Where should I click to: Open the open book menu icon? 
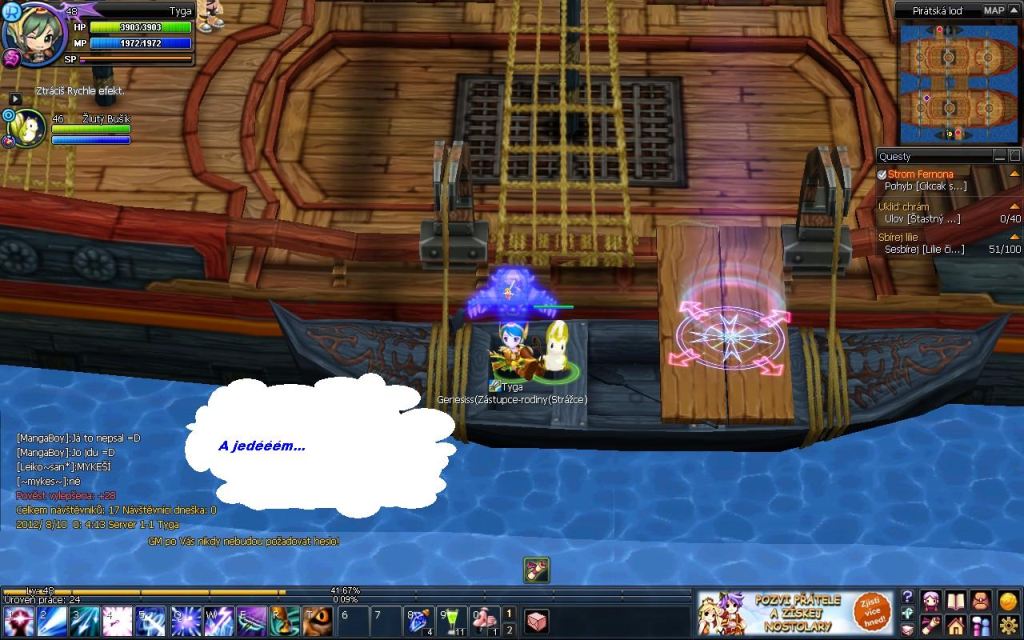956,600
